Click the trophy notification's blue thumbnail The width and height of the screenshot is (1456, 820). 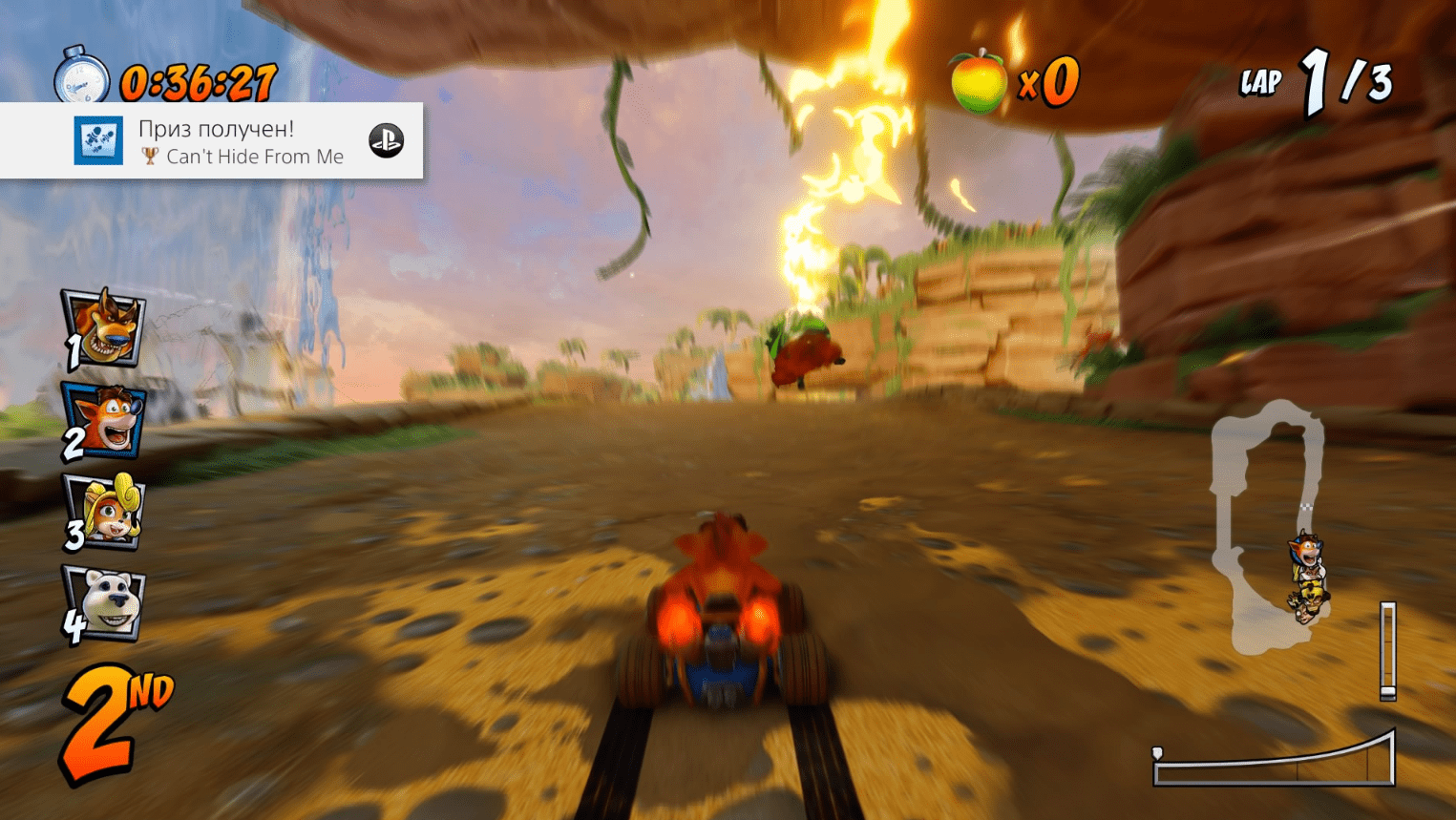(99, 140)
